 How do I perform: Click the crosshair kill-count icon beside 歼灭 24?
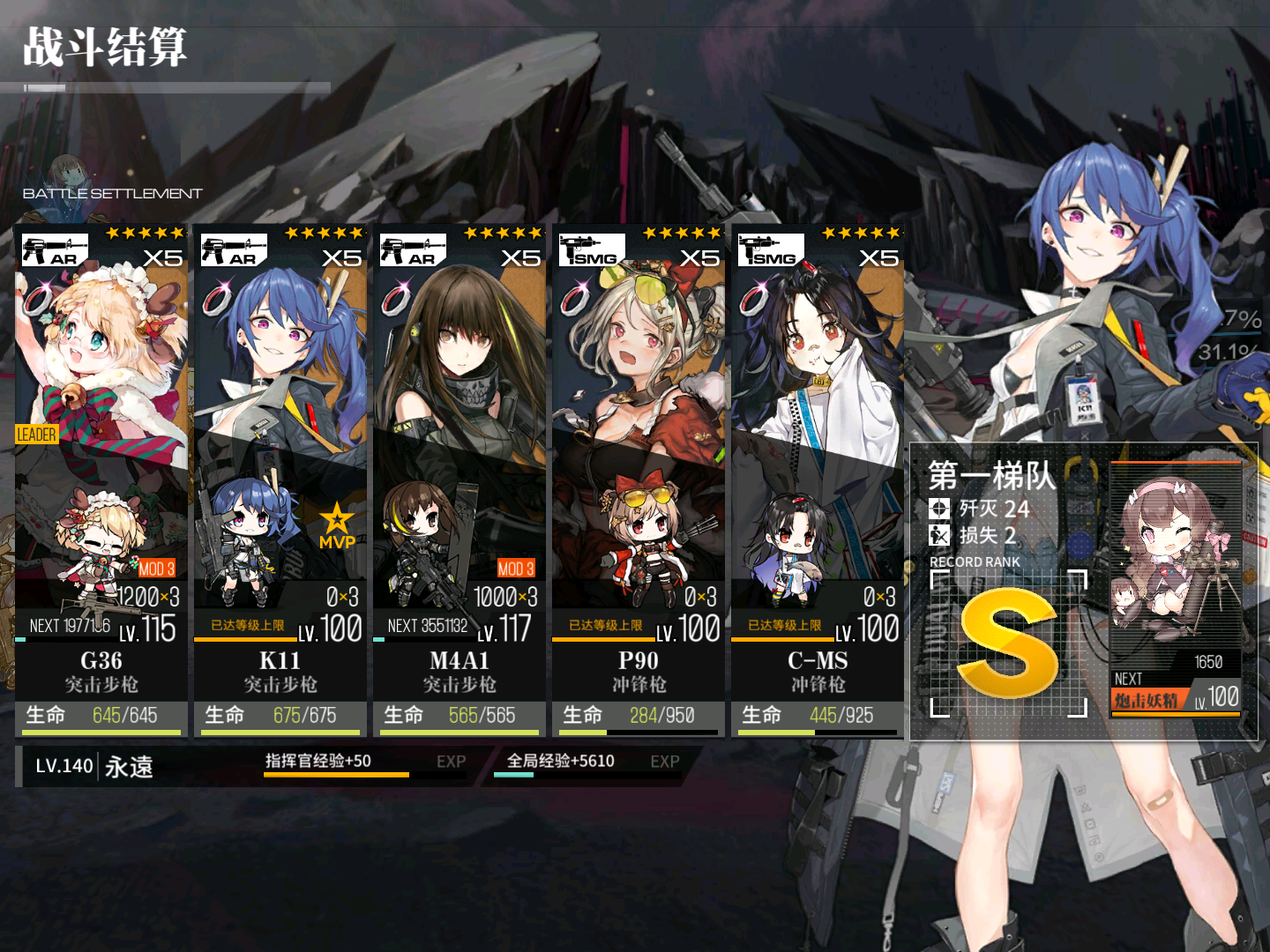point(939,507)
